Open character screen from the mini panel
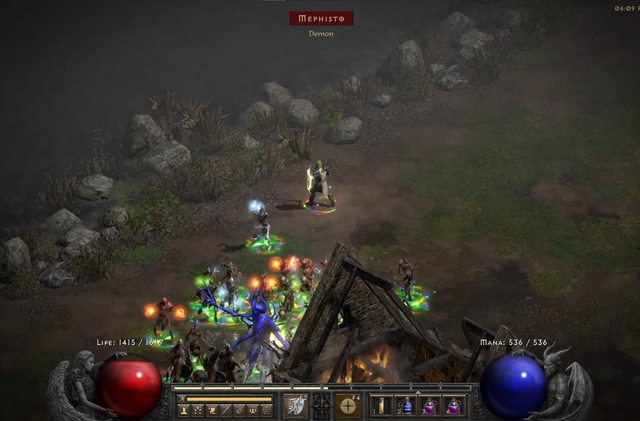The width and height of the screenshot is (640, 421). 185,410
